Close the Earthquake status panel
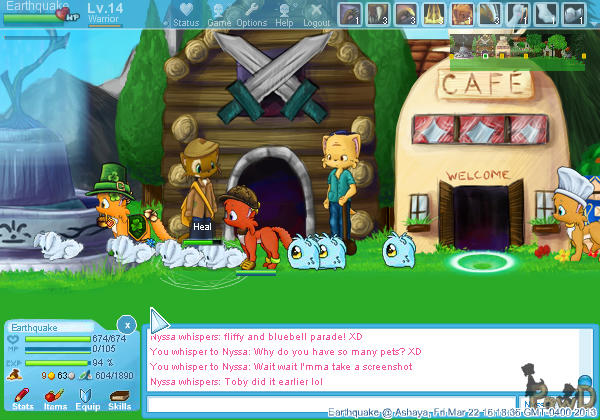This screenshot has height=420, width=600. pyautogui.click(x=126, y=324)
